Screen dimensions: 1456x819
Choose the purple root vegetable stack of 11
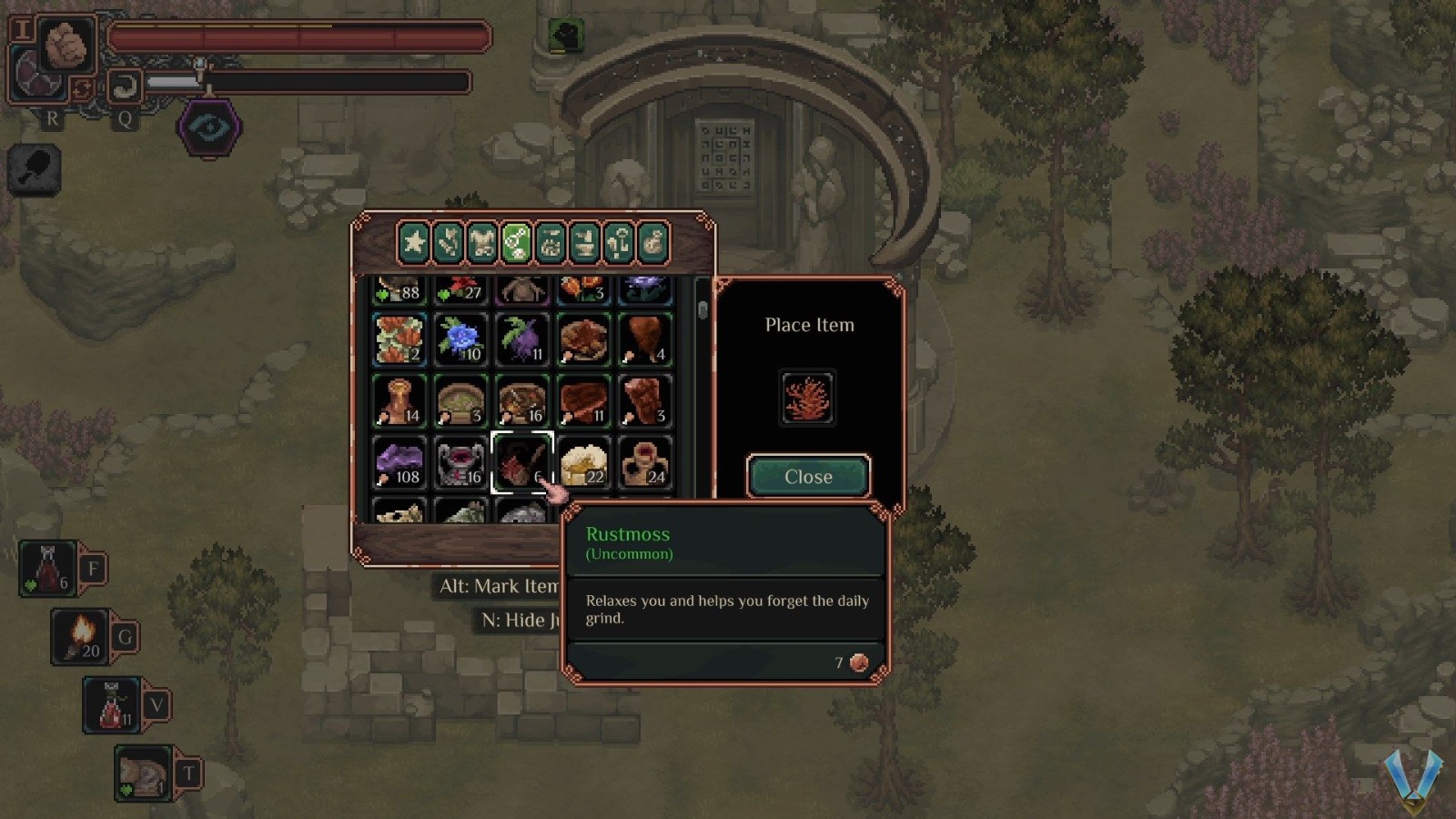522,339
